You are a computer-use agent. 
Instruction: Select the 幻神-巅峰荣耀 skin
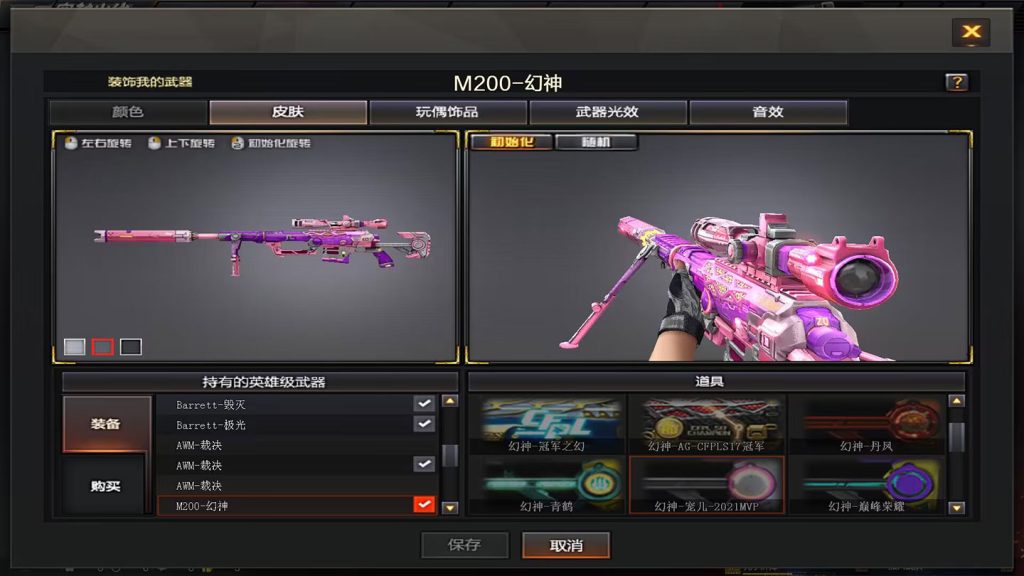point(867,485)
